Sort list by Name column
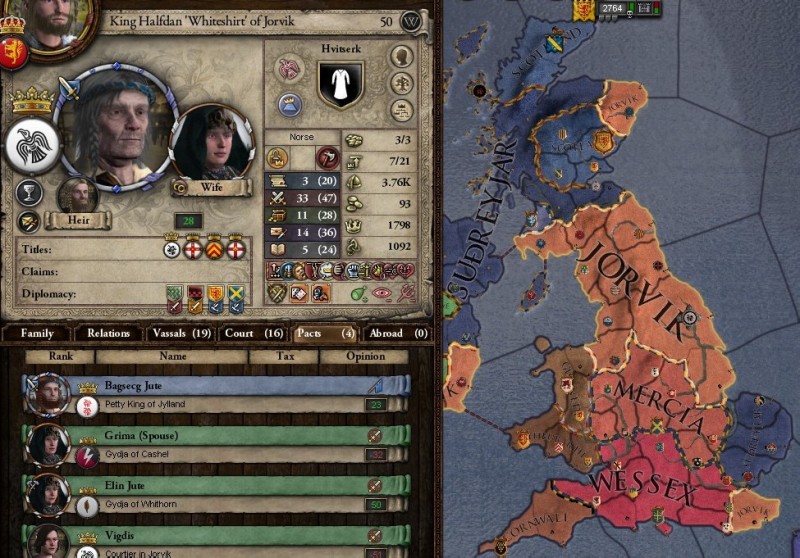Viewport: 800px width, 558px height. tap(173, 356)
